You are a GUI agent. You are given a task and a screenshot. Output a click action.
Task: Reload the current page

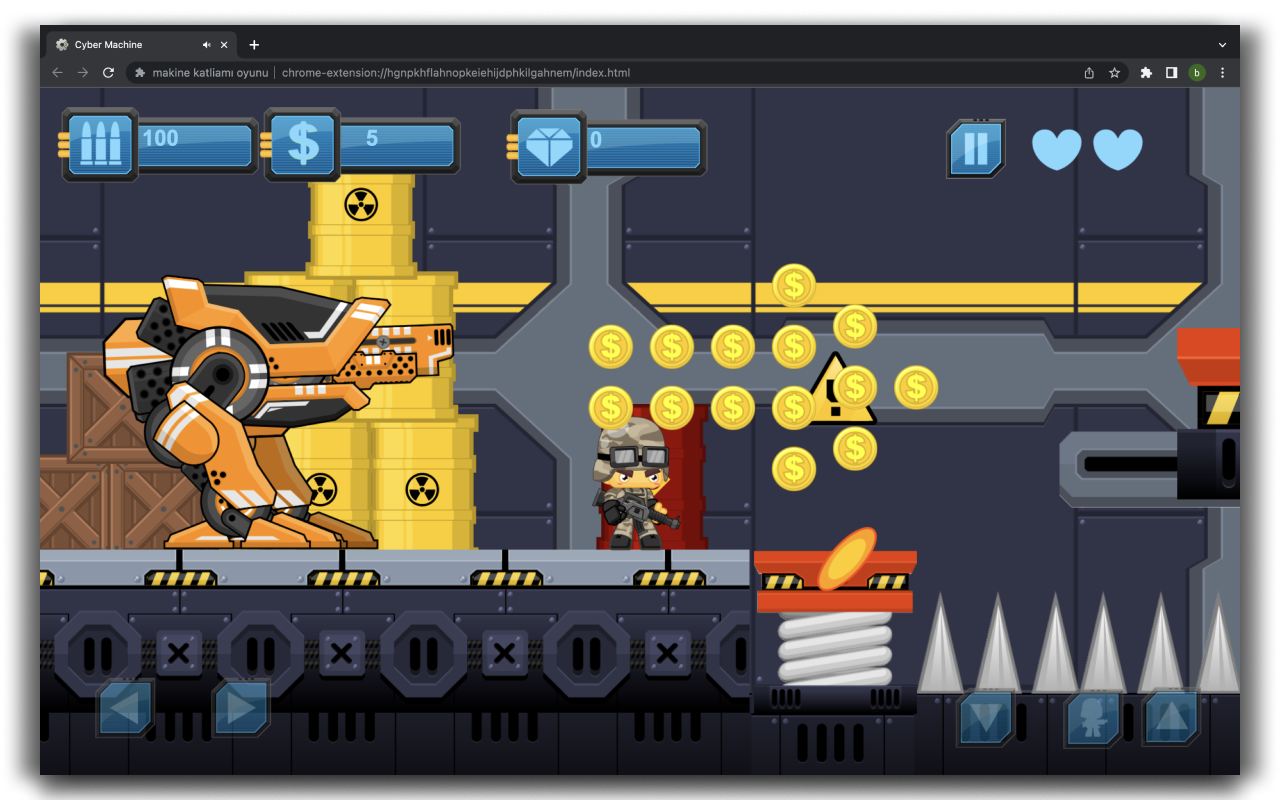pyautogui.click(x=108, y=72)
